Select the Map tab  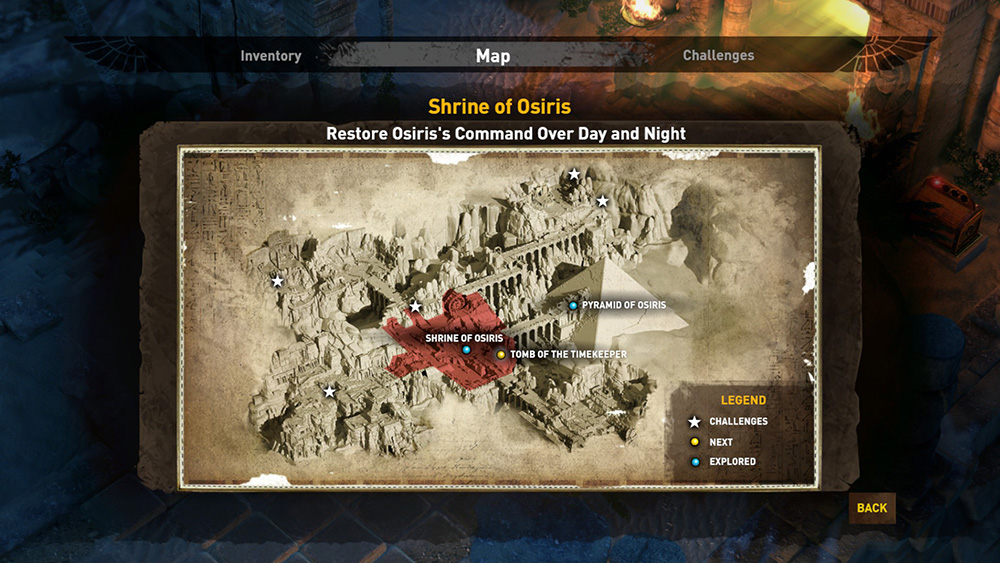493,56
